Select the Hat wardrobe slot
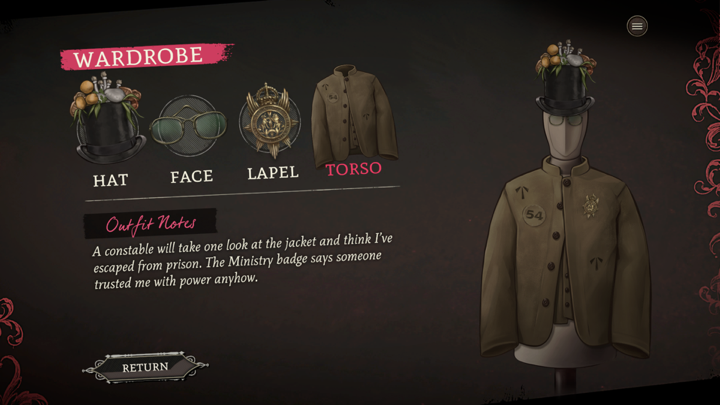Screen dimensions: 720x405 (110, 127)
